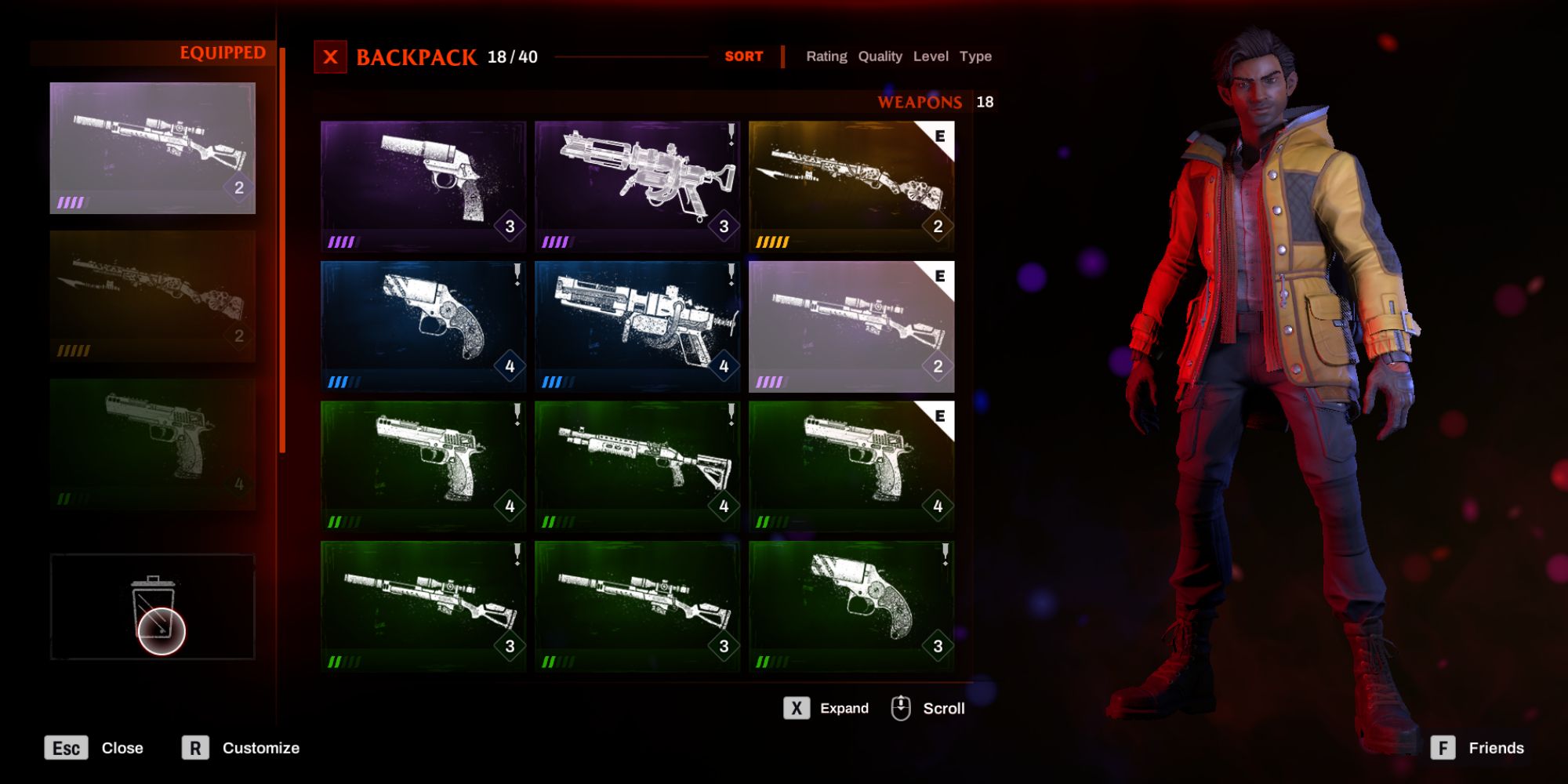Sort backpack by Rating

click(x=826, y=56)
